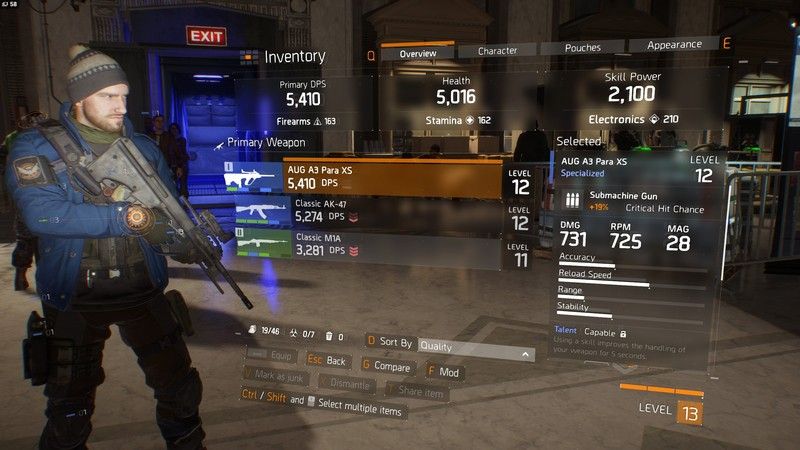800x450 pixels.
Task: Open the Character tab
Action: click(x=497, y=49)
